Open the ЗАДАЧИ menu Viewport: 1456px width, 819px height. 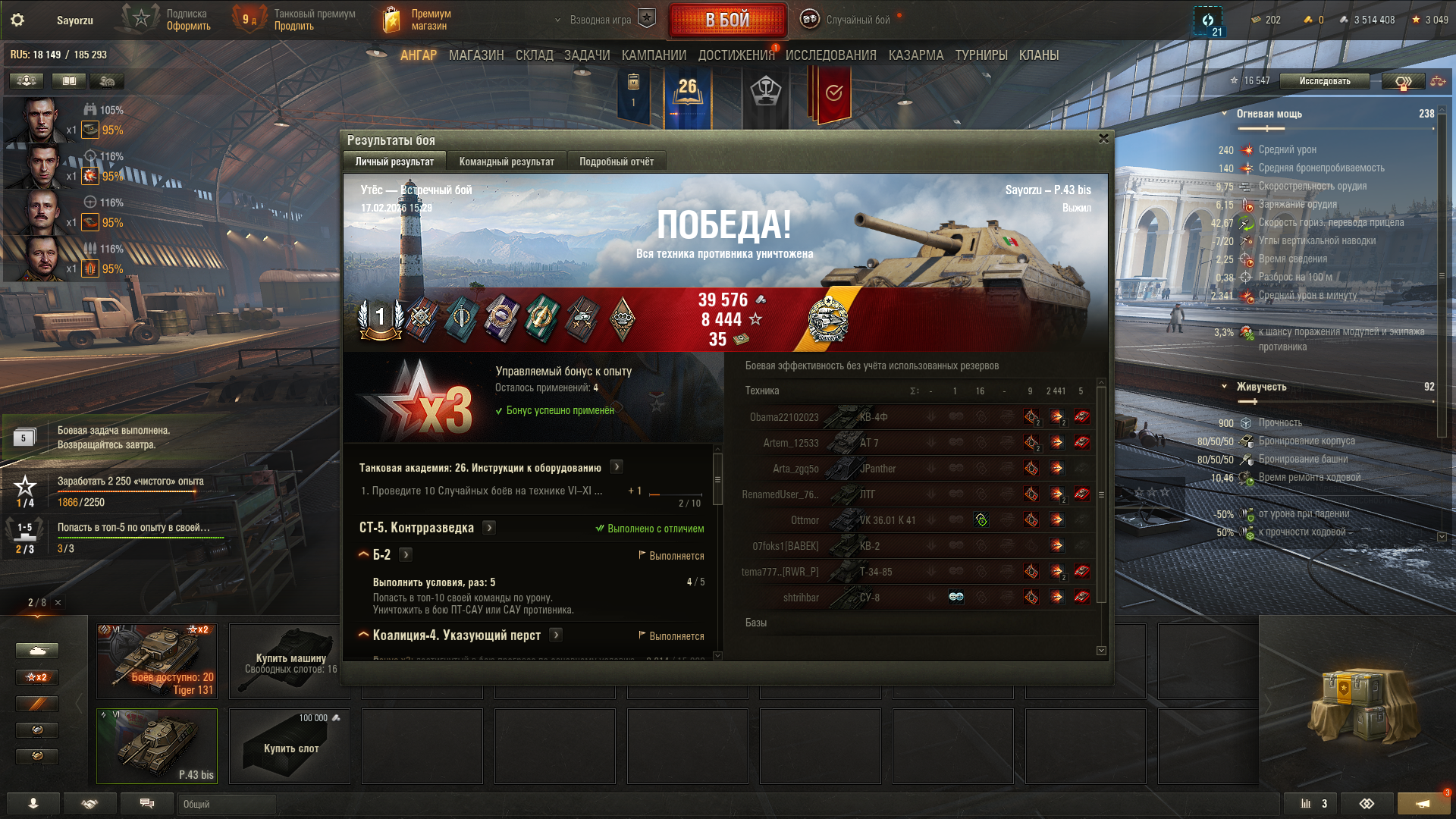click(x=587, y=55)
